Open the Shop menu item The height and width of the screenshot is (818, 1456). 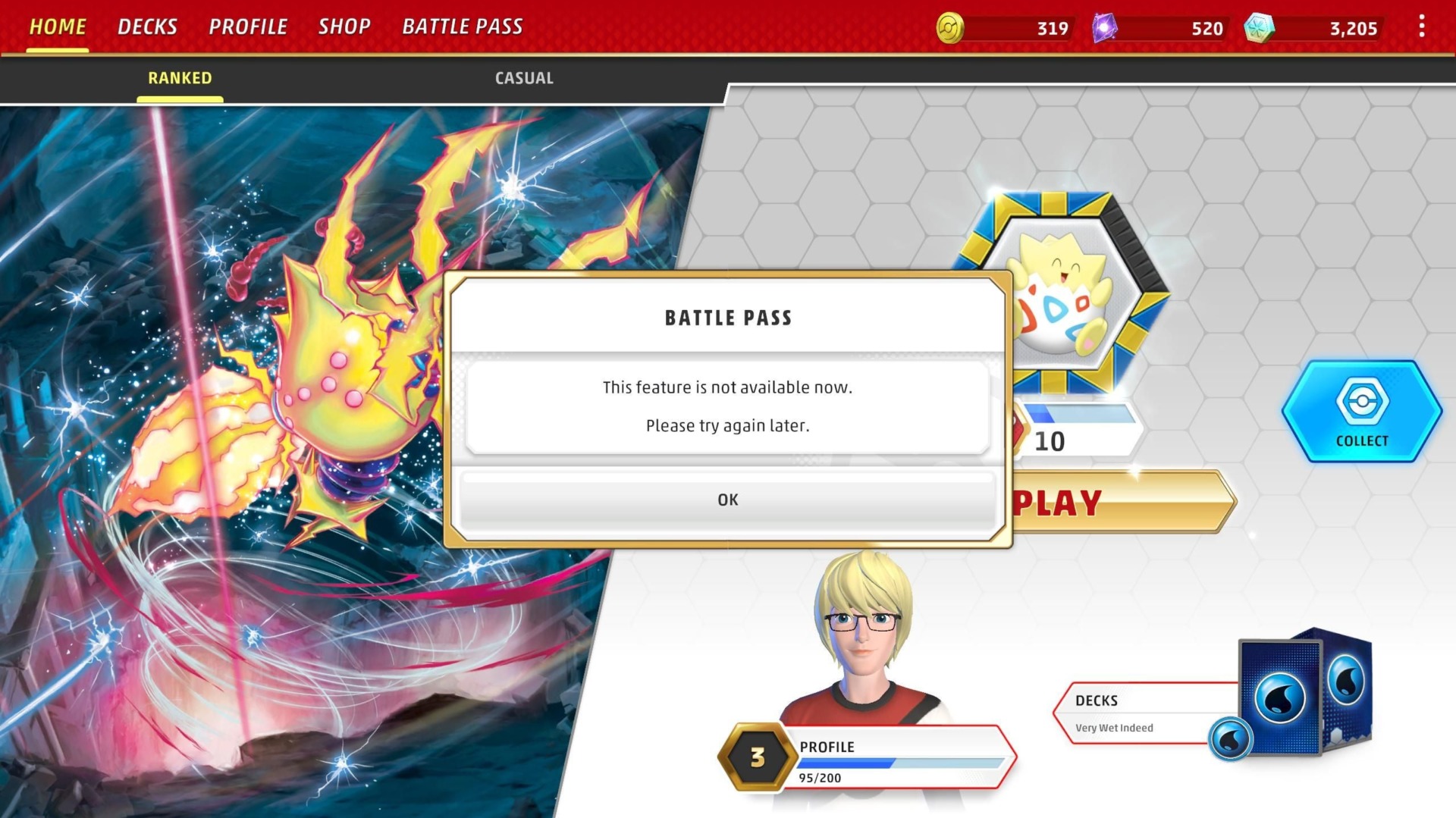(x=345, y=26)
